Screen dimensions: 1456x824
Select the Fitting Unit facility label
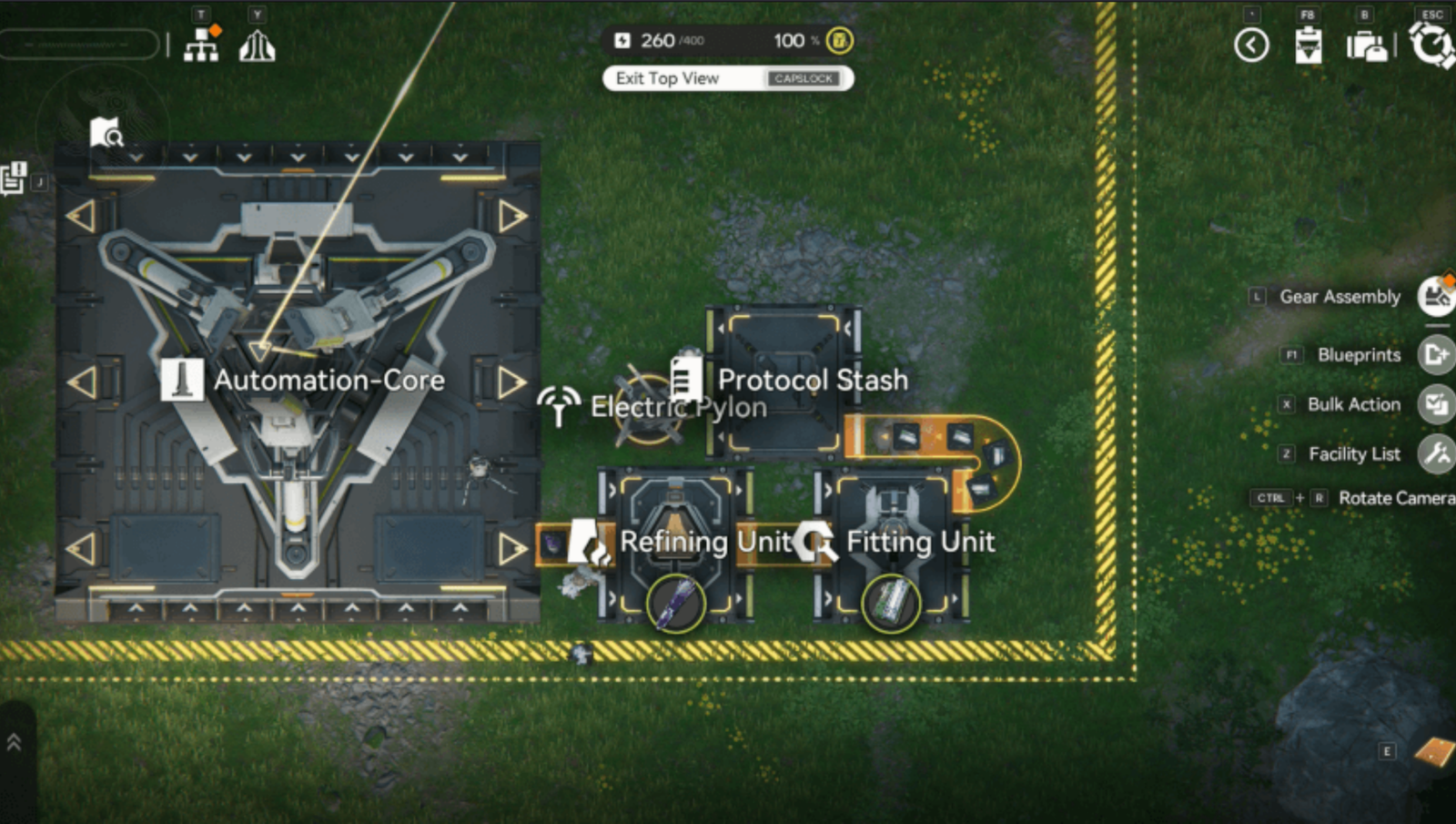click(920, 542)
